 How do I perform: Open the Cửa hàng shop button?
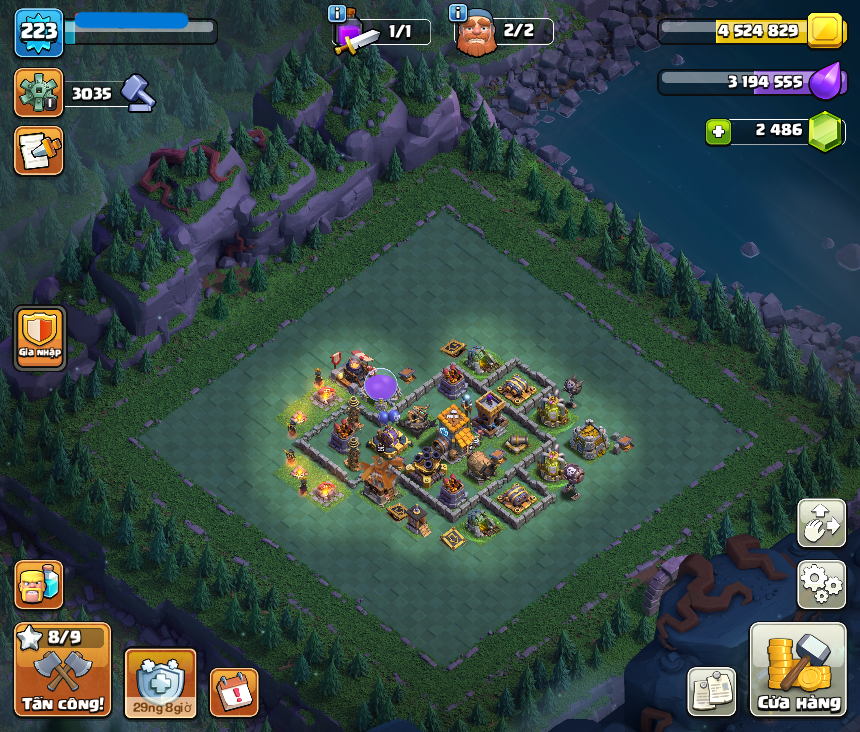click(x=799, y=669)
